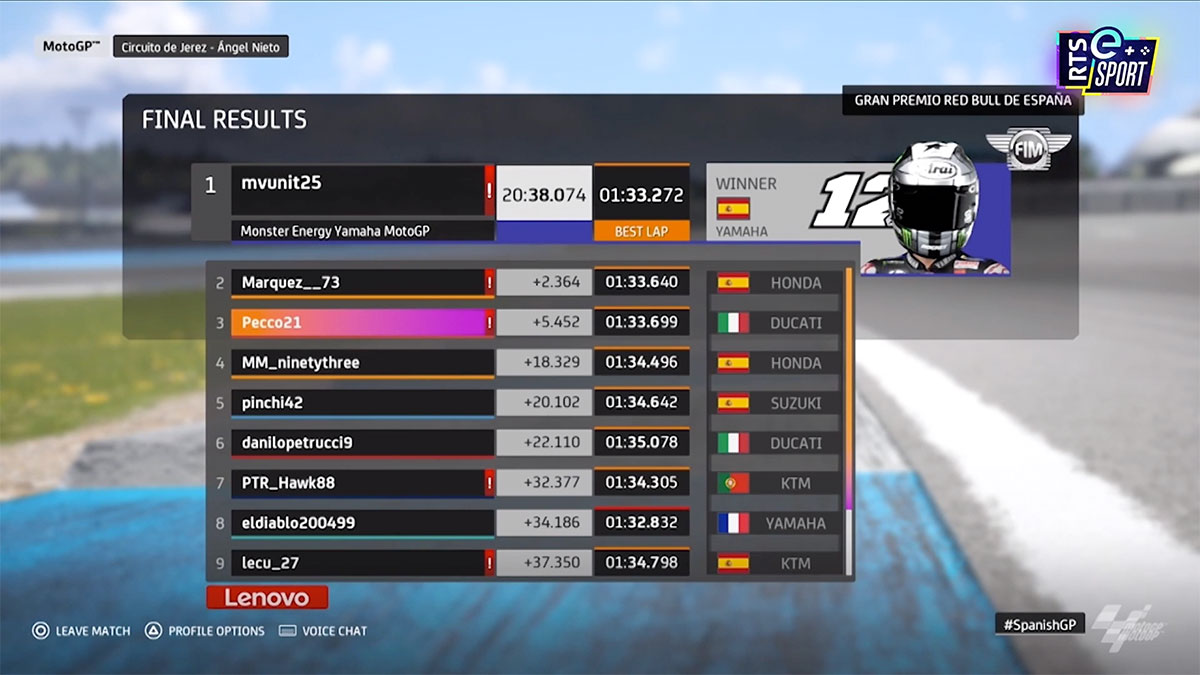Click the RTS eSport channel logo
The image size is (1200, 675).
click(x=1107, y=63)
